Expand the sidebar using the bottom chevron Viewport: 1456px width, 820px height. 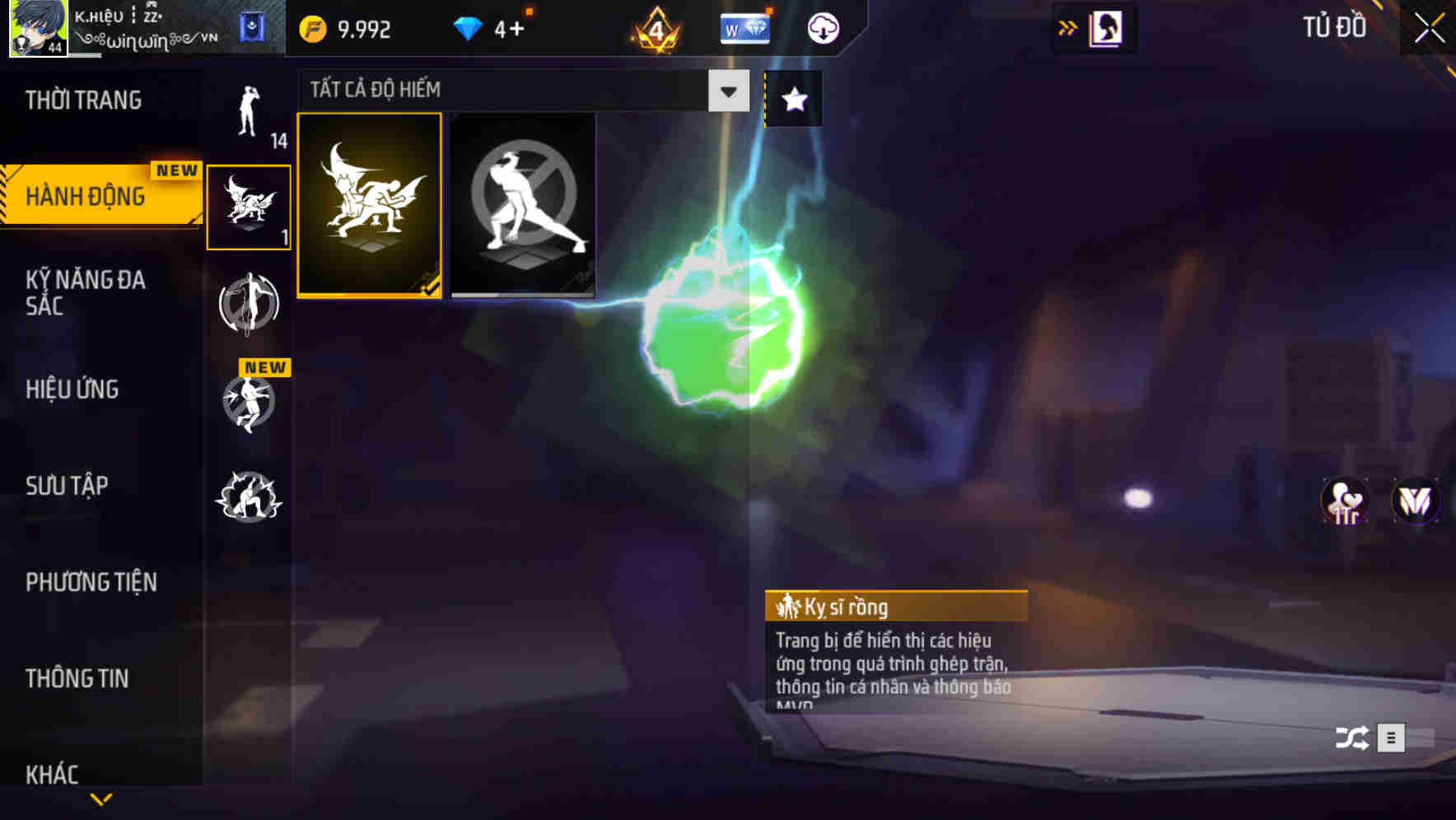coord(101,800)
